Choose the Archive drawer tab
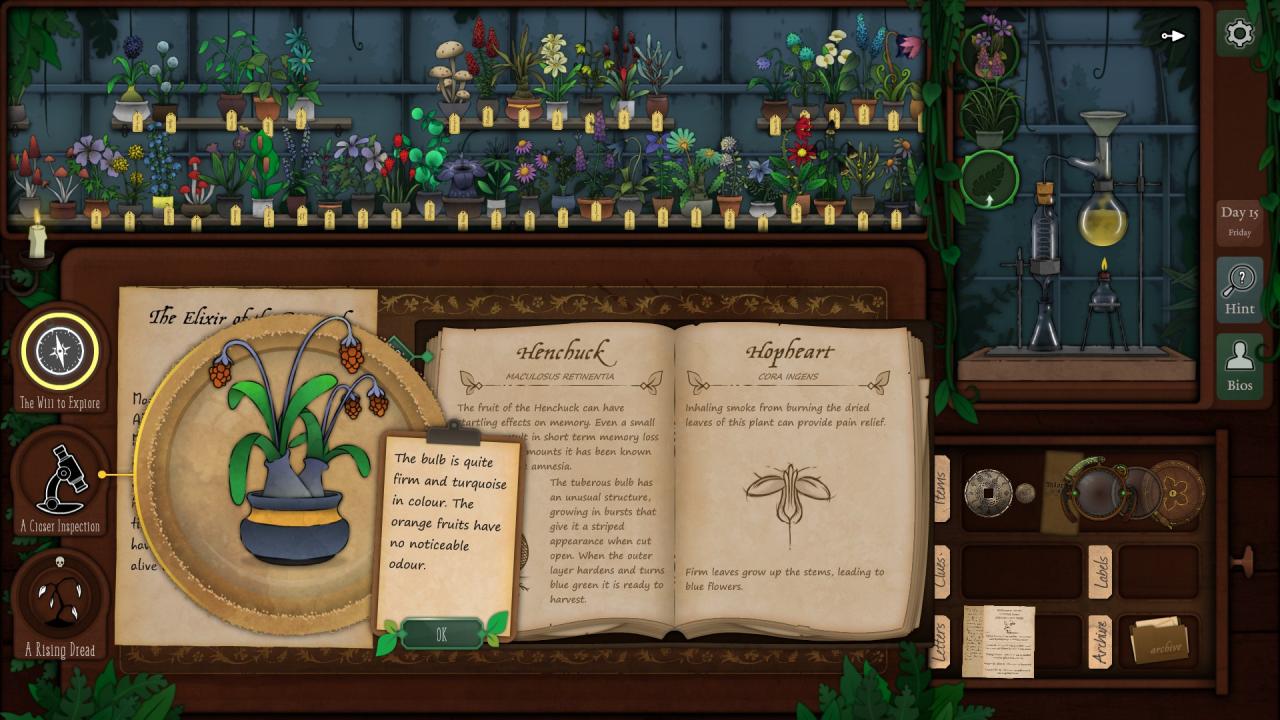Screen dimensions: 1280x720 tap(1099, 641)
